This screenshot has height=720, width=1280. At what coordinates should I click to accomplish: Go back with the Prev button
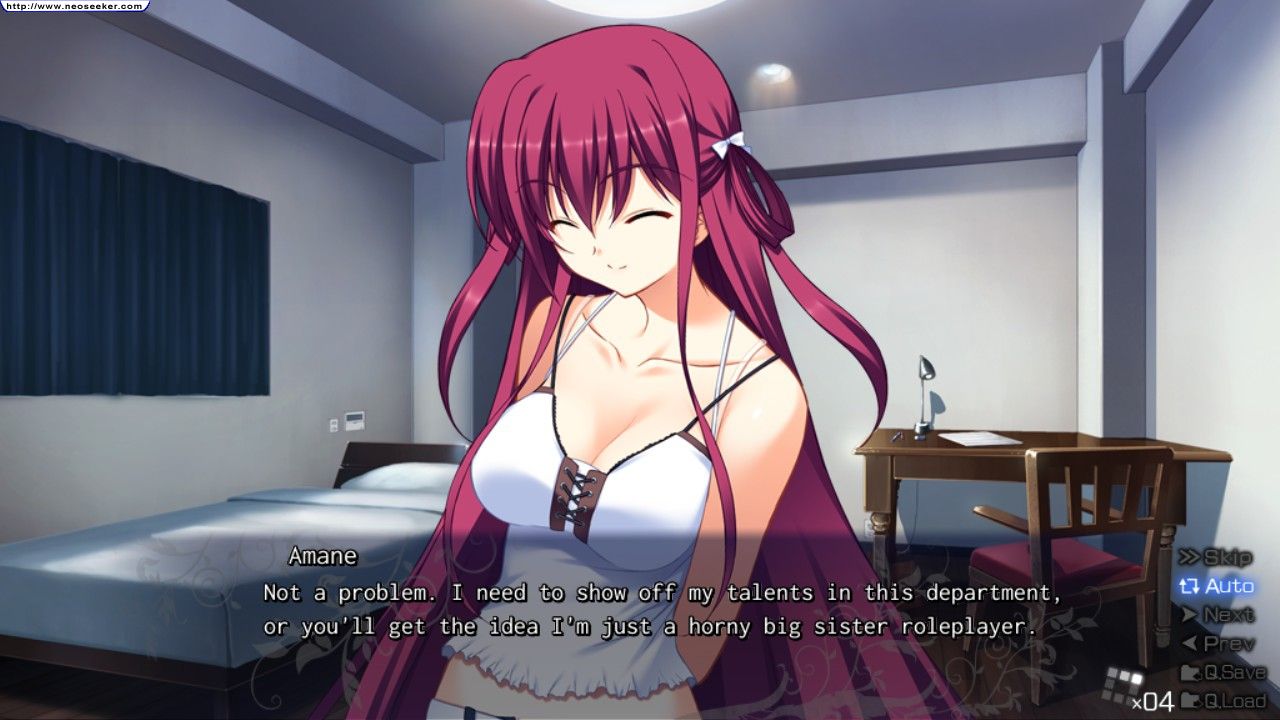1218,644
